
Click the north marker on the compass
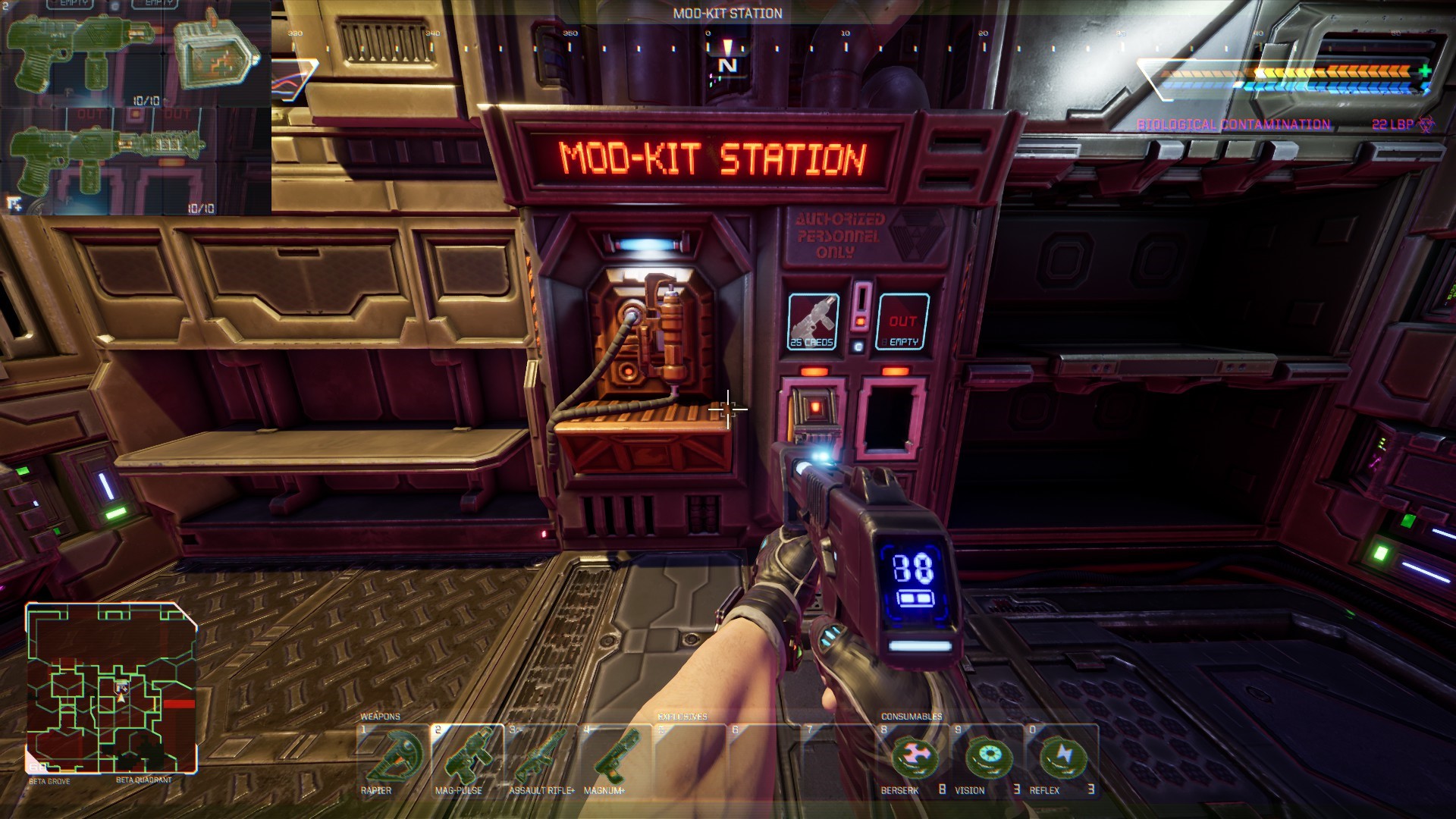coord(727,65)
